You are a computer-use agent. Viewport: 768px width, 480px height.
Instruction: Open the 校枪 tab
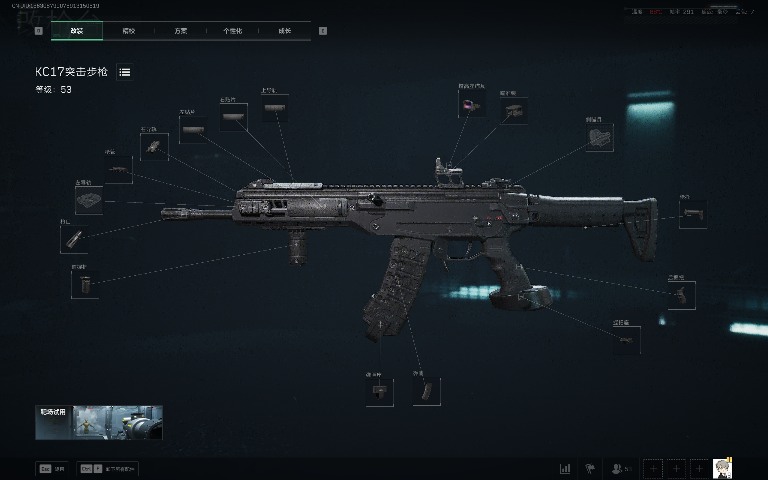[x=130, y=31]
